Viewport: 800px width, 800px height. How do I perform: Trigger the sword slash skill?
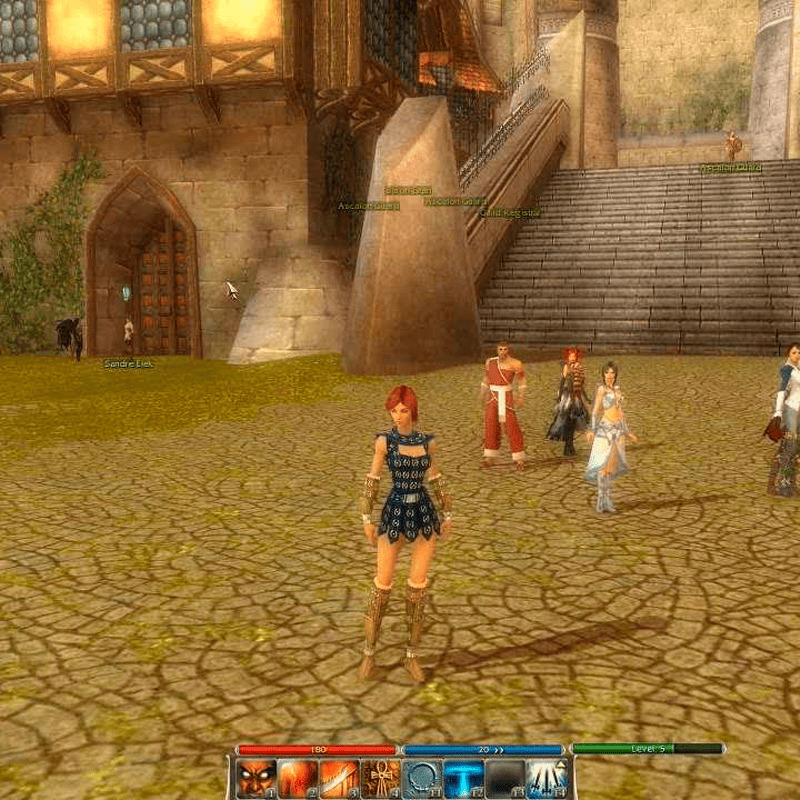338,779
